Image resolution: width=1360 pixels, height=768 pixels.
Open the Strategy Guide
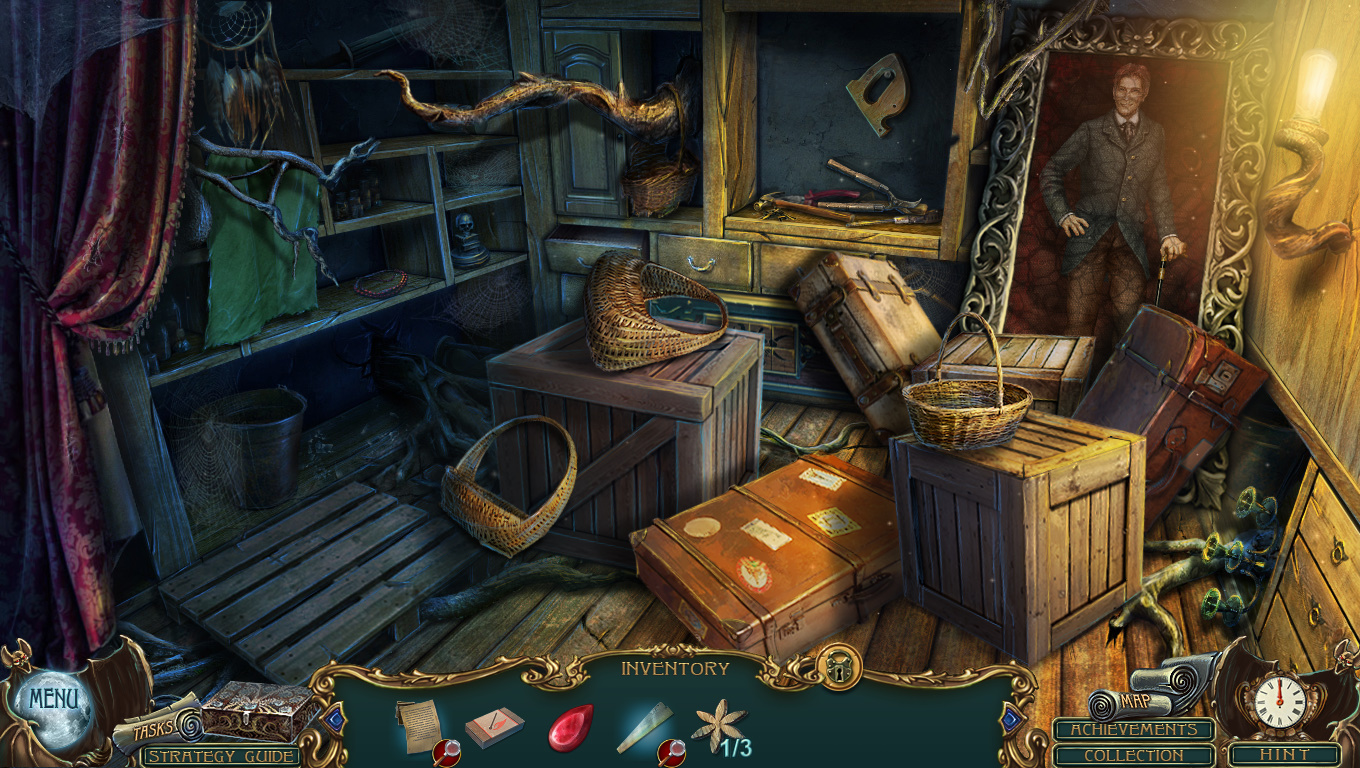pyautogui.click(x=221, y=756)
